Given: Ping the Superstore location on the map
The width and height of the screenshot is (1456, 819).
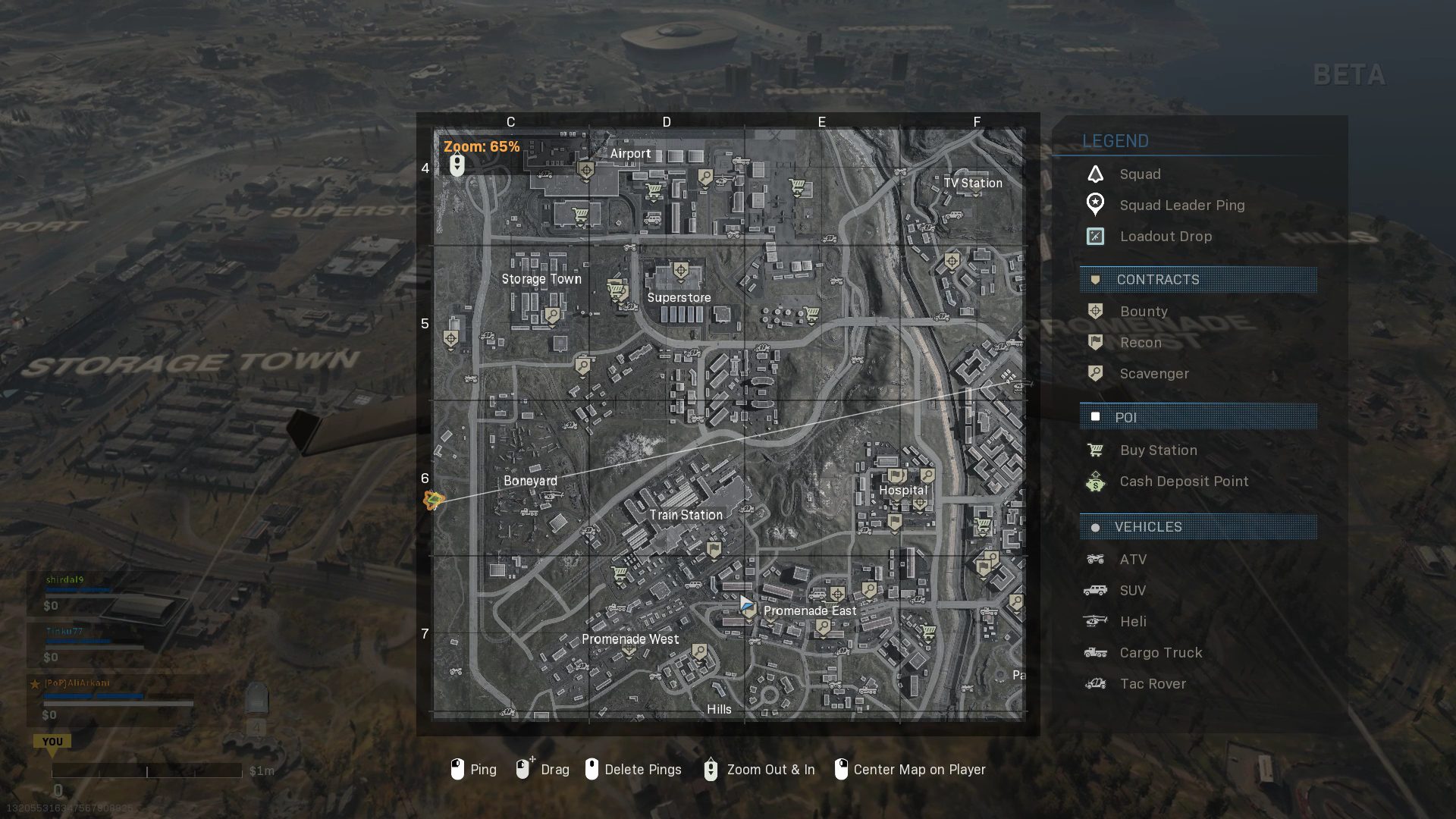Looking at the screenshot, I should pos(679,298).
